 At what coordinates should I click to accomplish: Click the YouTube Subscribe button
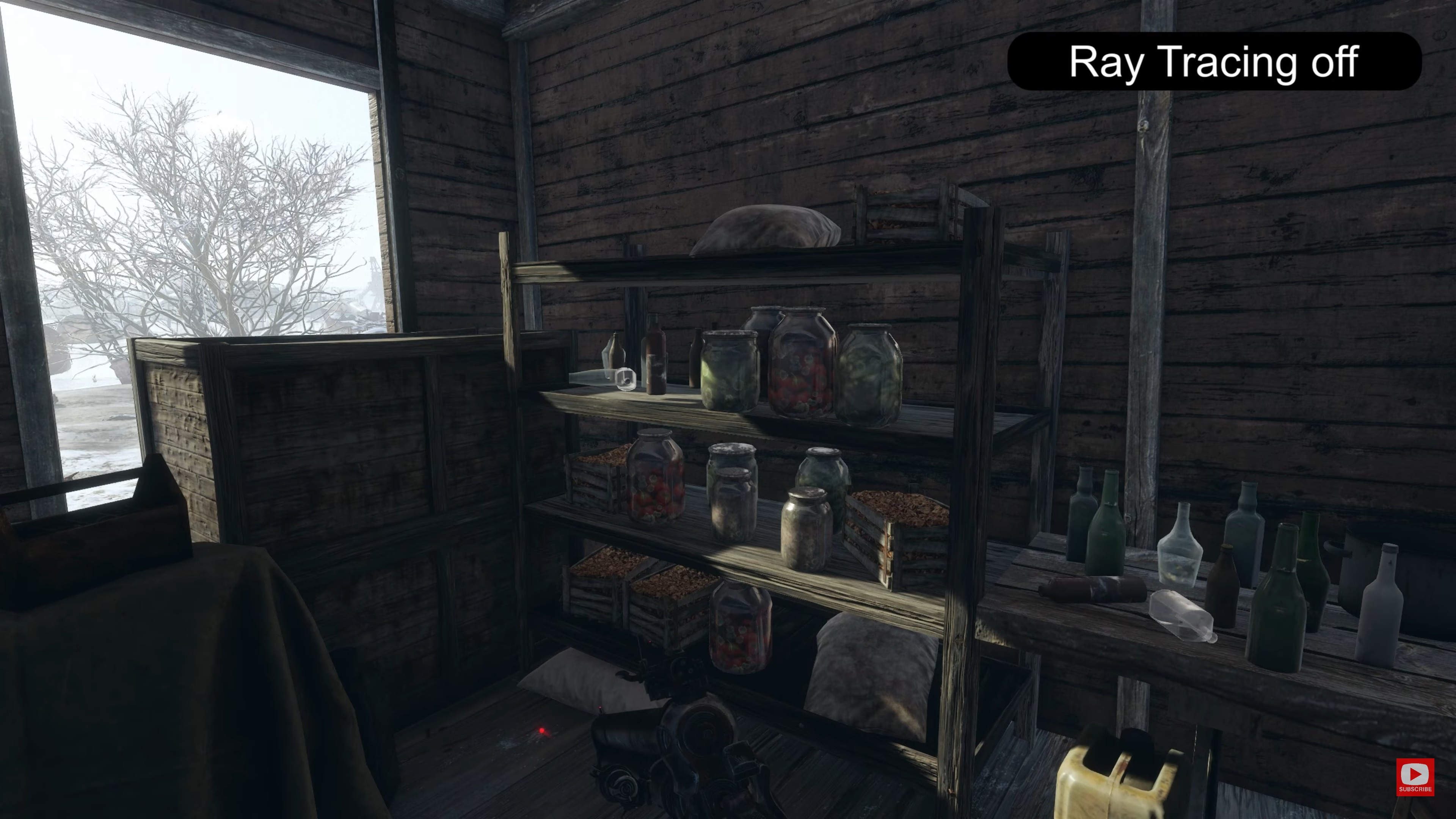pyautogui.click(x=1415, y=777)
